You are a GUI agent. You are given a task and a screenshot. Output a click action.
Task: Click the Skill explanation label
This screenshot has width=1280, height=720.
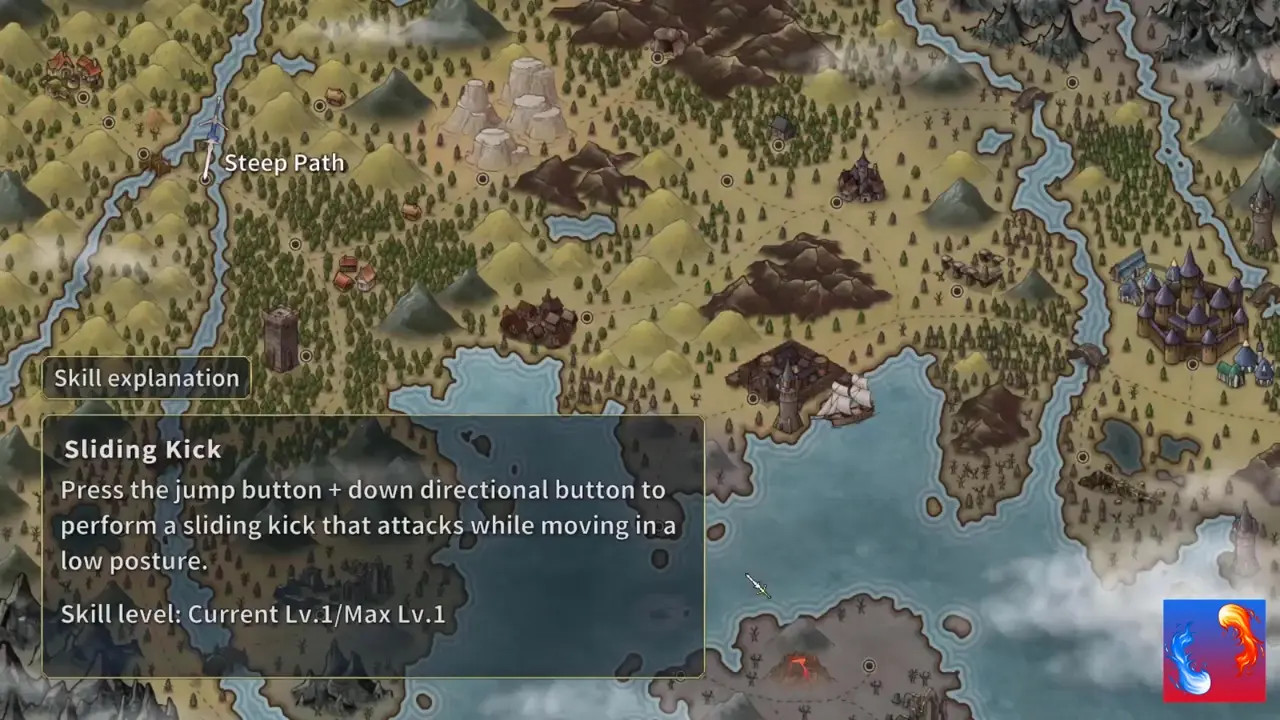click(146, 378)
